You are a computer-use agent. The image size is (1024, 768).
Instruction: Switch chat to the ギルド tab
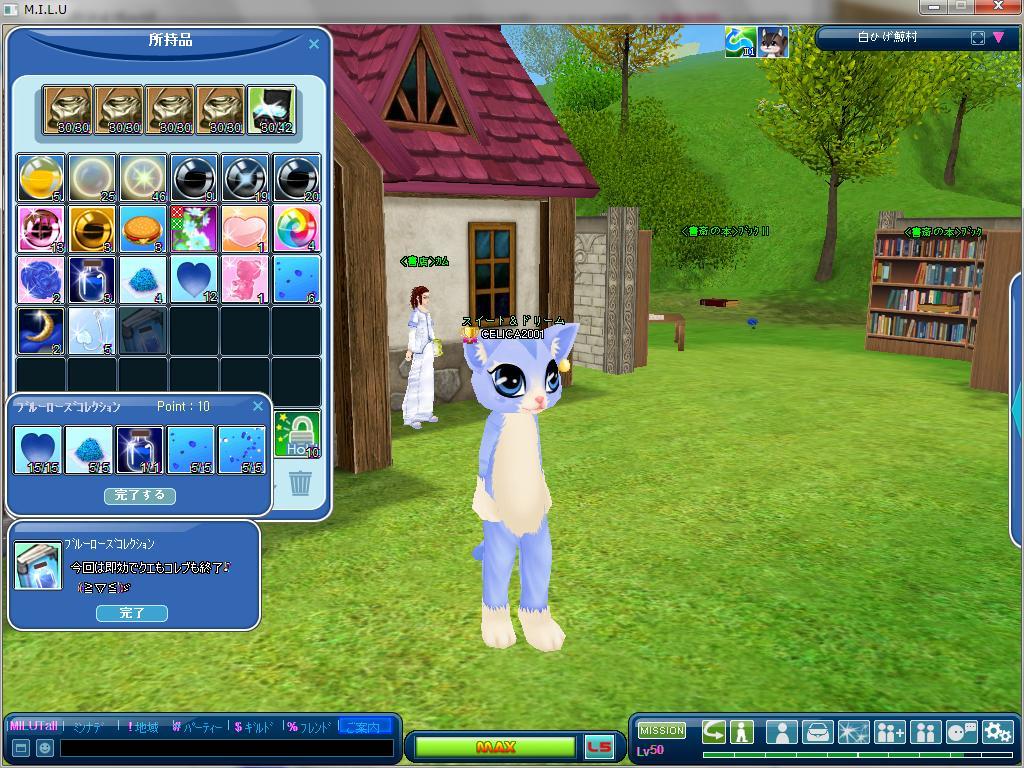(x=253, y=727)
